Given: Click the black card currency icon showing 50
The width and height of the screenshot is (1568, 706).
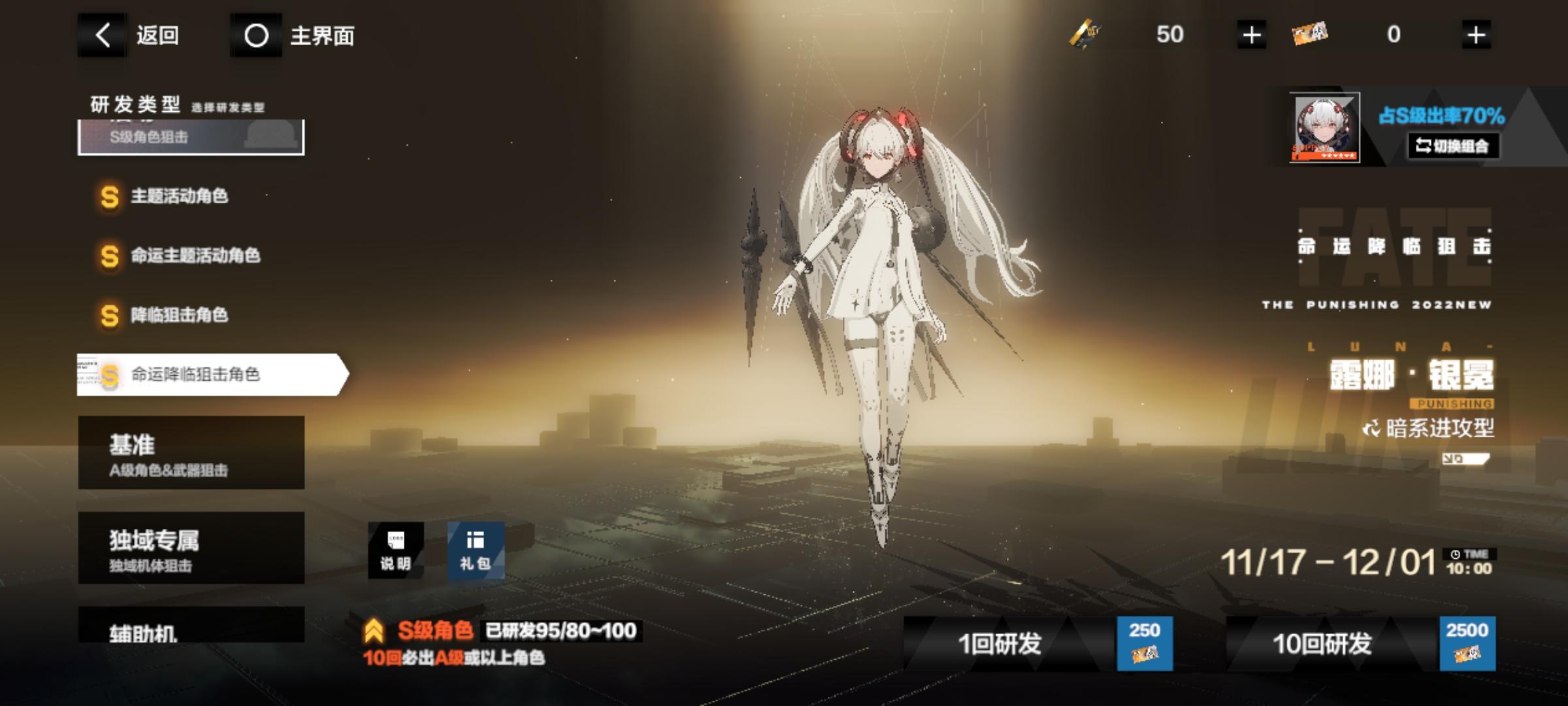Looking at the screenshot, I should 1085,34.
